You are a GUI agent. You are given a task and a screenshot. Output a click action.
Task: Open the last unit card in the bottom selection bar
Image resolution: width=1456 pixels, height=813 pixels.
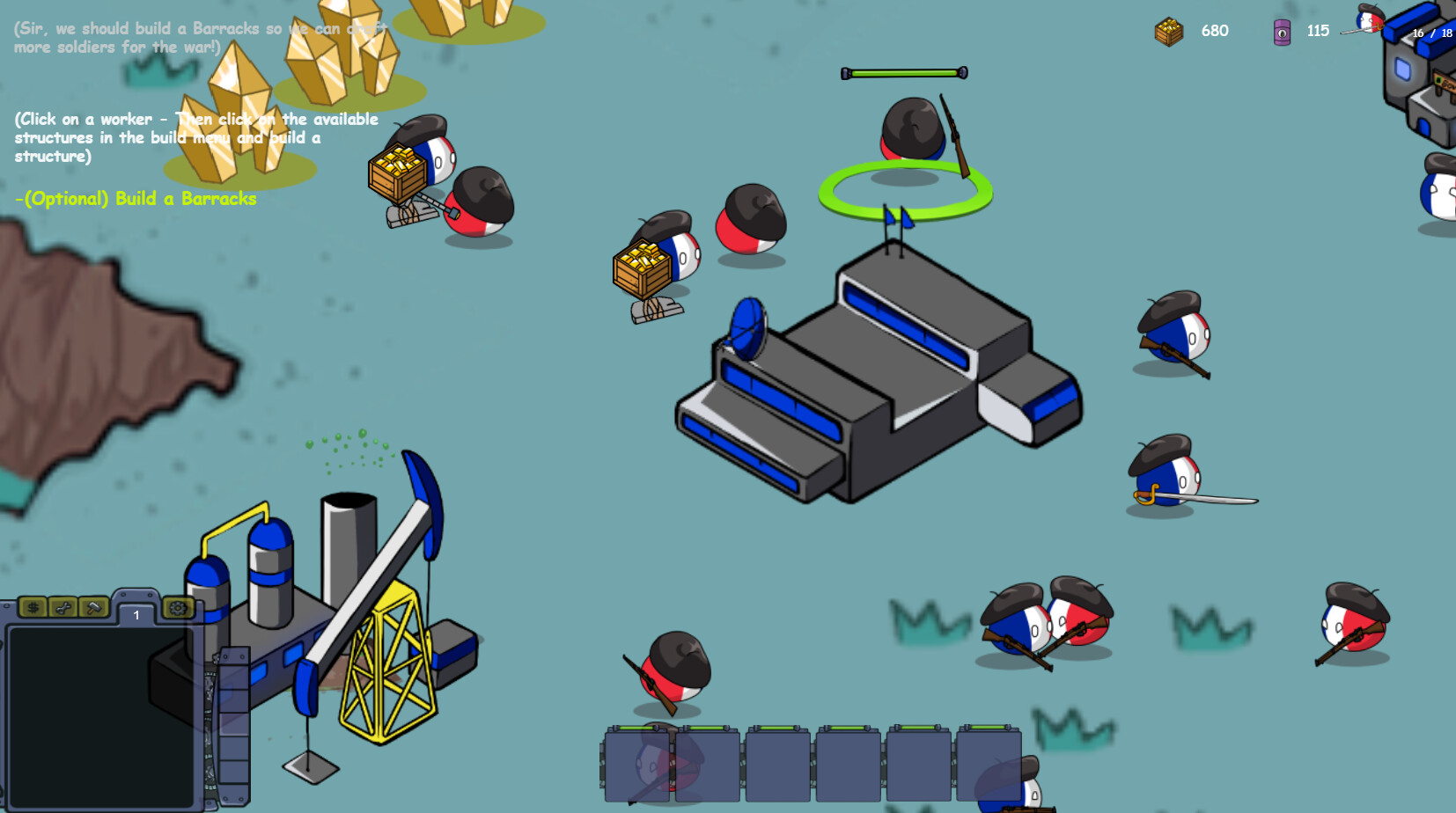pos(990,764)
